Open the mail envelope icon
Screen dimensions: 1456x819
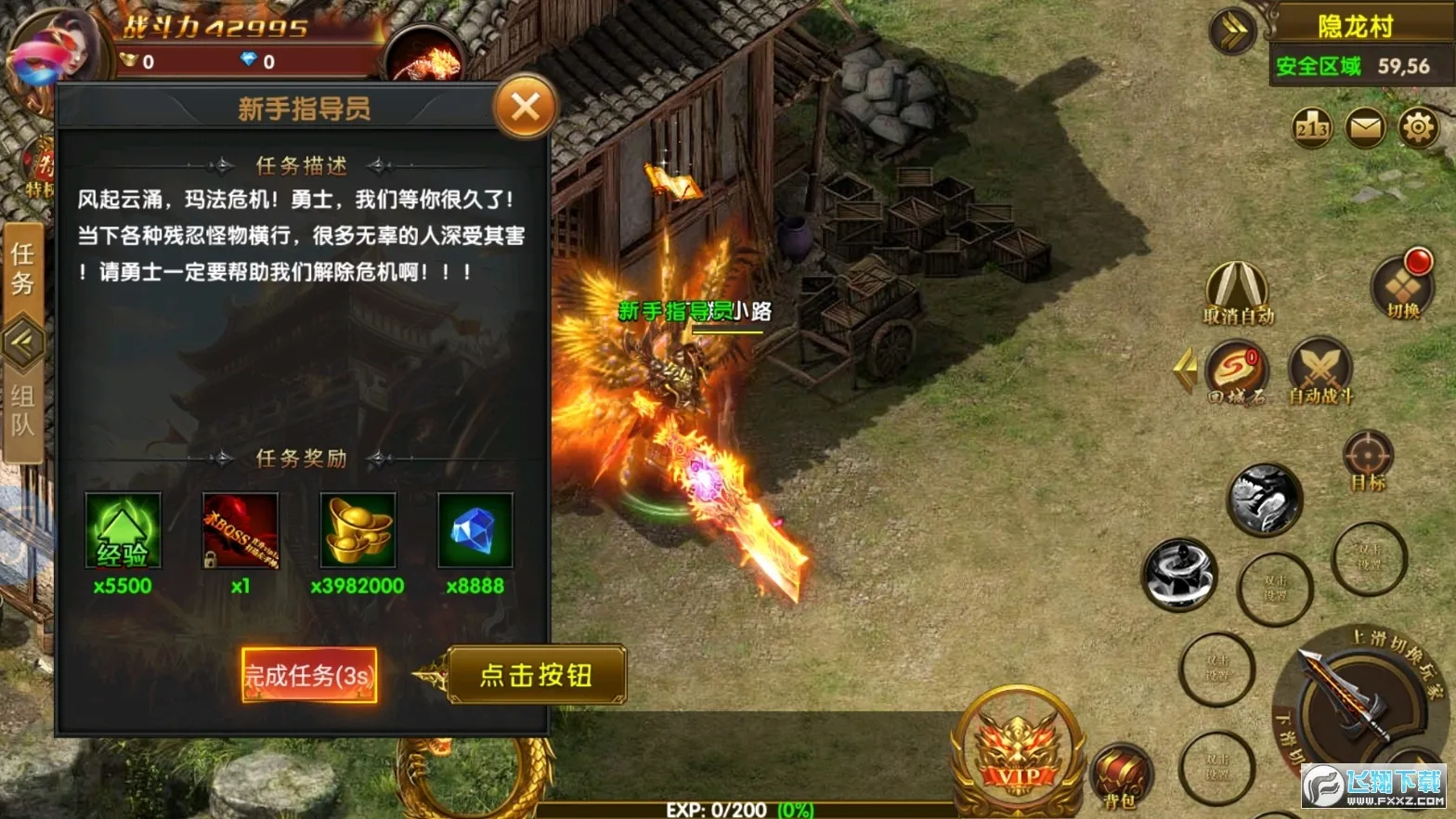pos(1365,127)
